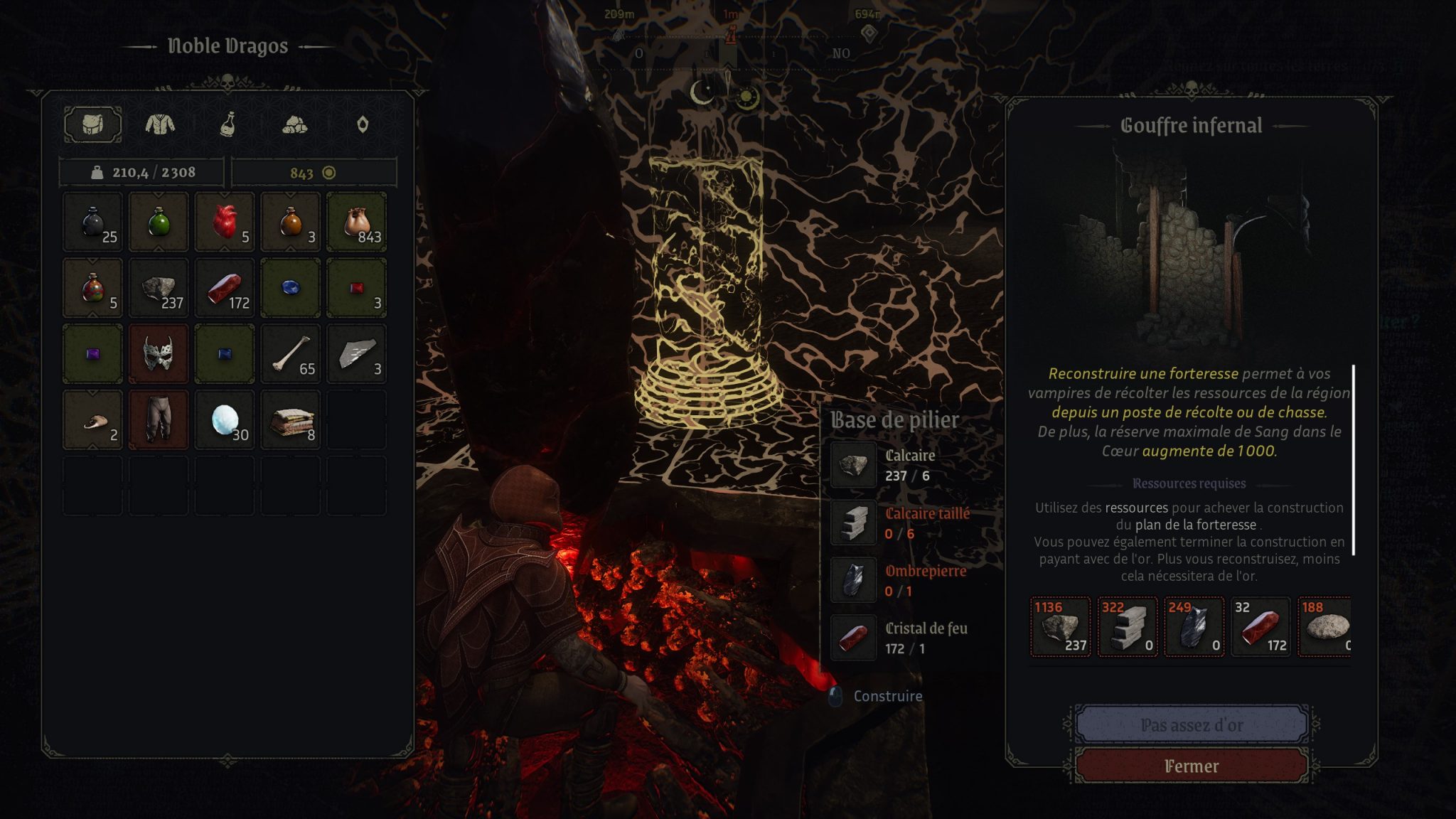Select the backpack inventory tab
1456x819 pixels.
92,125
